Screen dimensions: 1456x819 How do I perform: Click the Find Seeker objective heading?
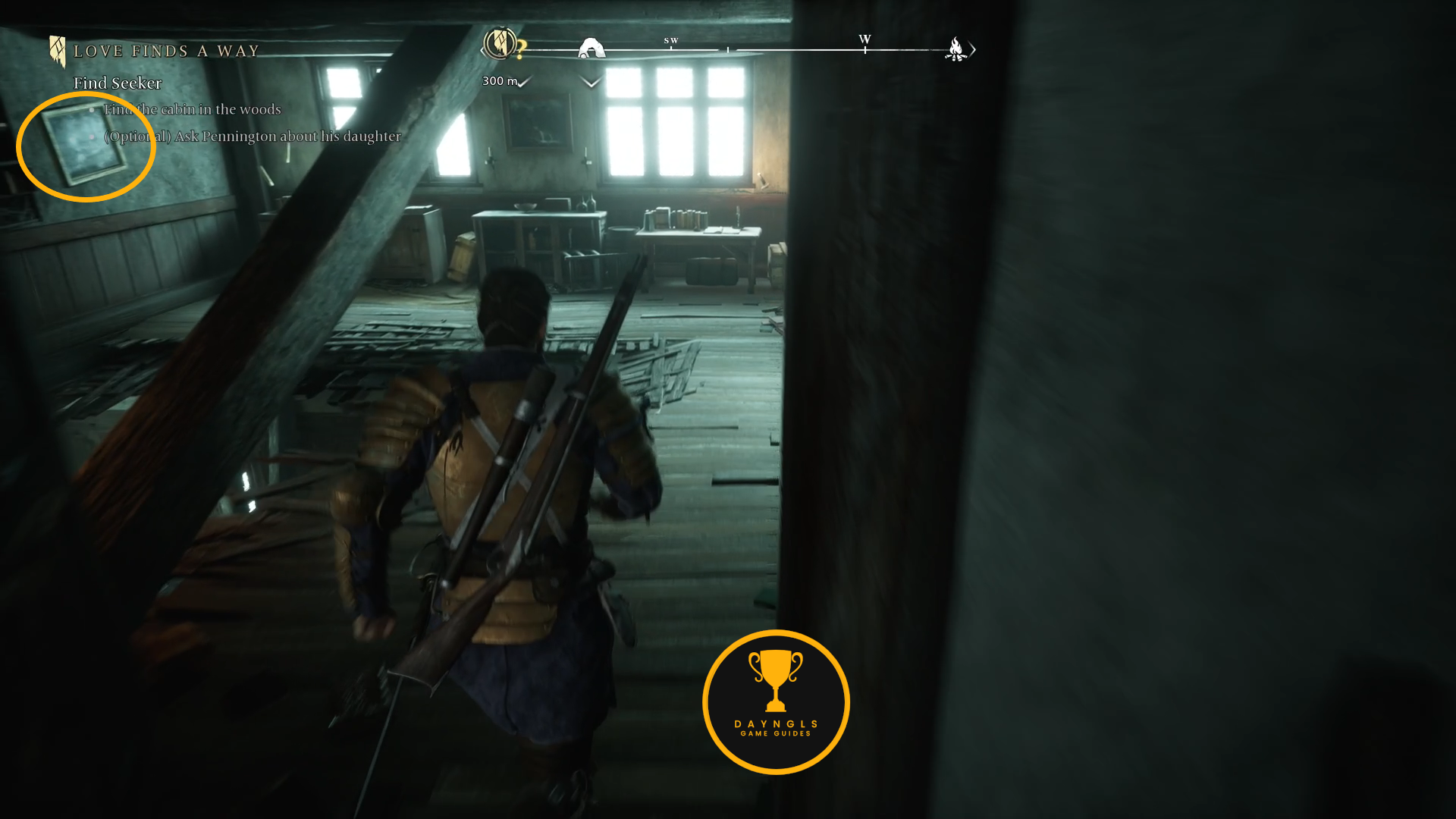click(118, 83)
